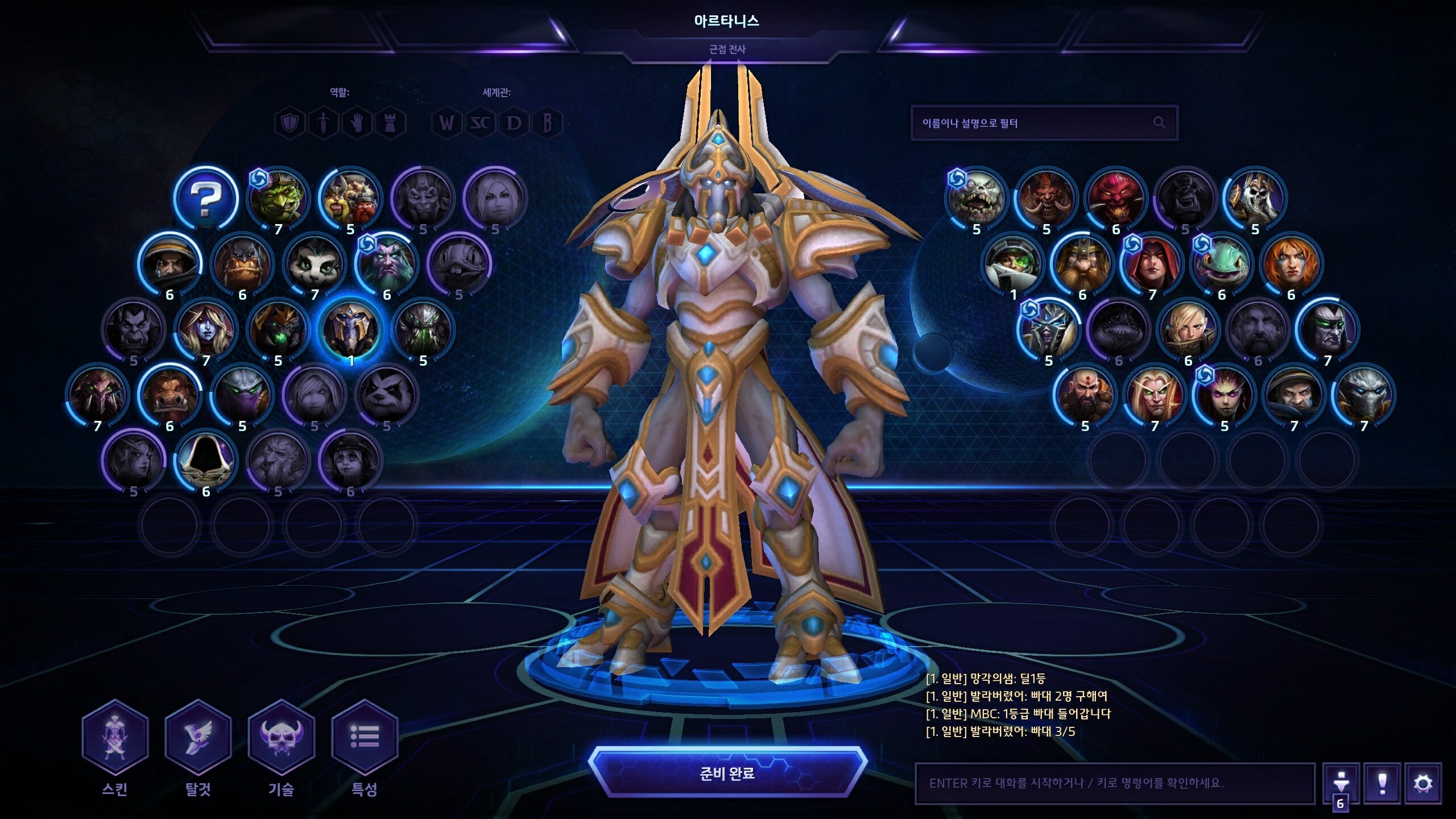Open the 스킨 skin selection
Image resolution: width=1456 pixels, height=819 pixels.
click(115, 738)
